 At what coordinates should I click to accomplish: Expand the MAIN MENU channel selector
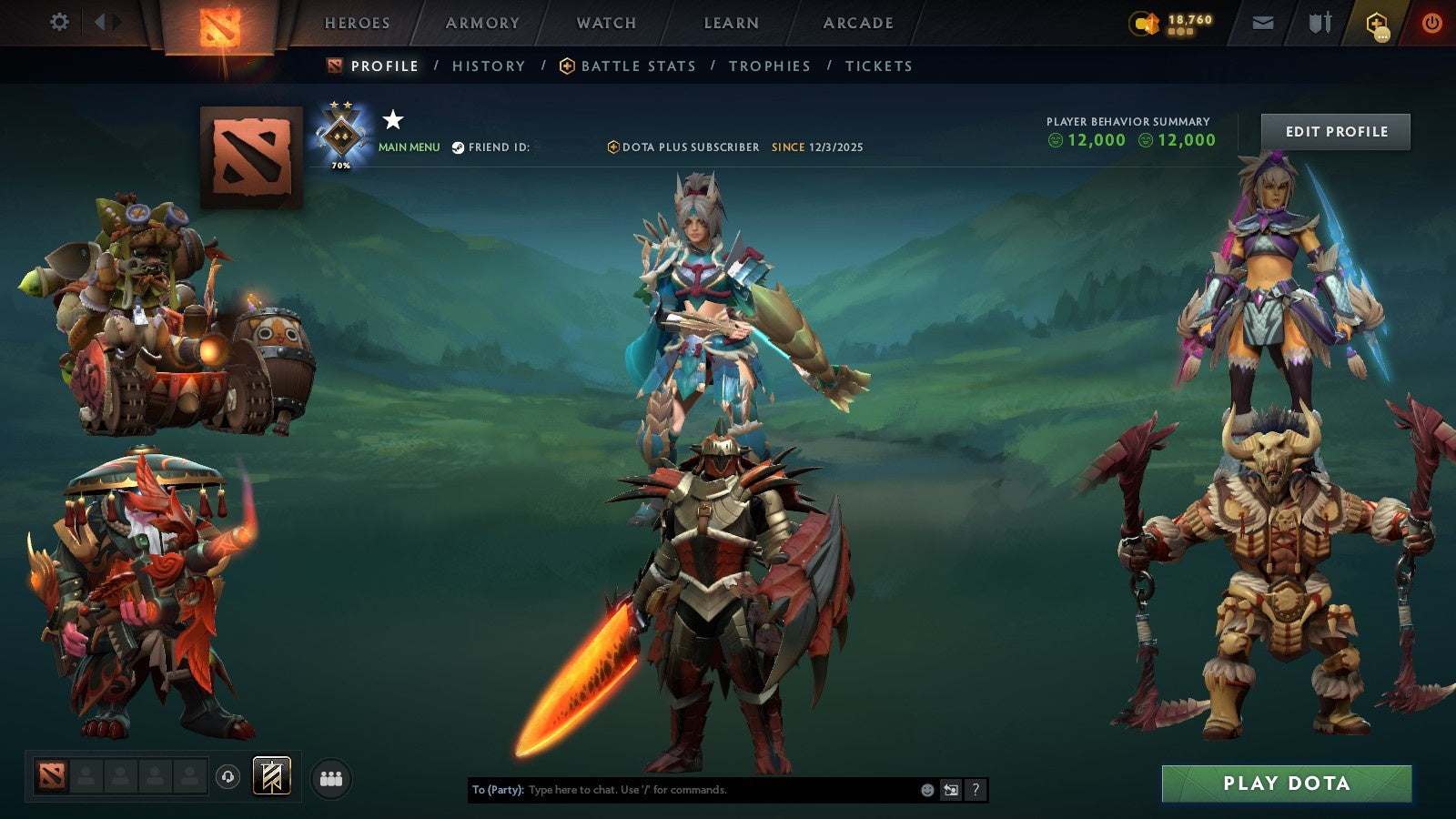point(408,146)
